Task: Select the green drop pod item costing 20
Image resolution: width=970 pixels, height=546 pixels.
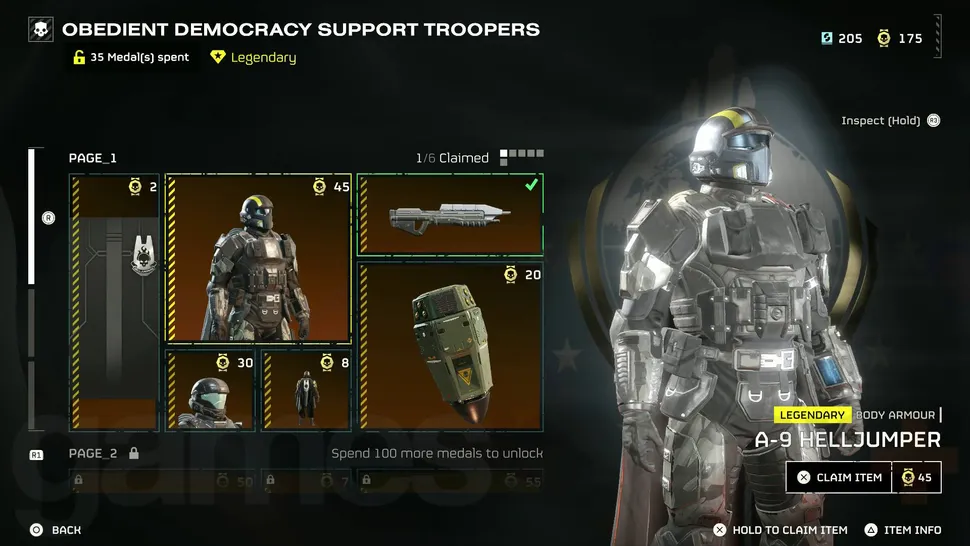Action: pos(450,346)
